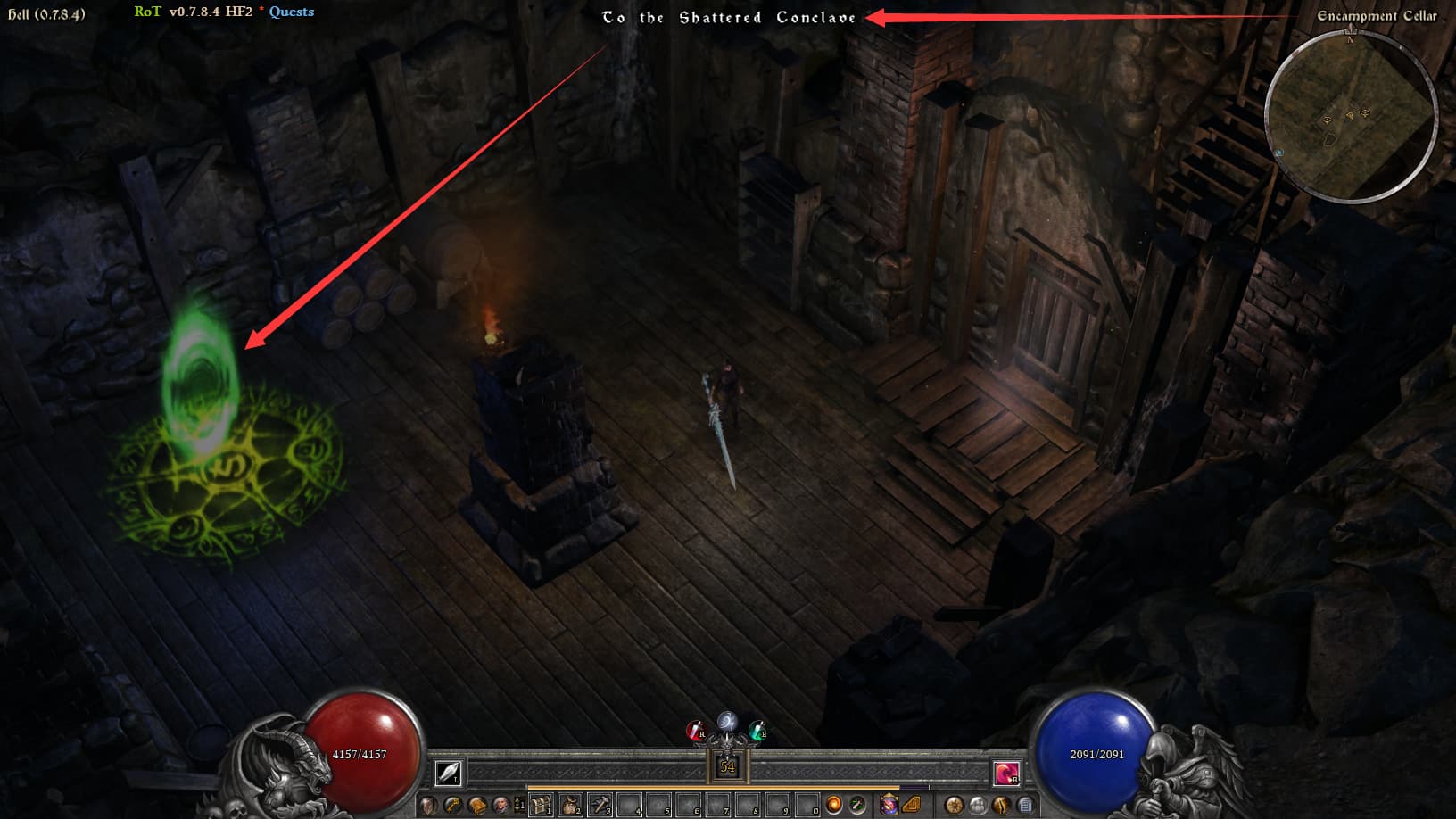Open the orange journal book icon
This screenshot has width=1456, height=819.
[x=477, y=806]
